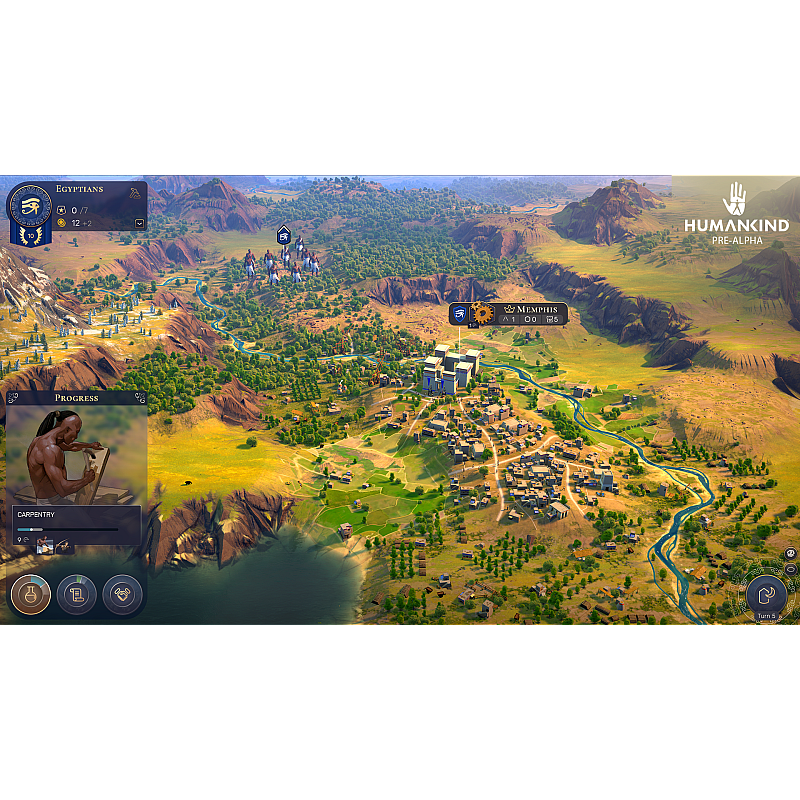The width and height of the screenshot is (800, 800).
Task: Select the Memphis city banner
Action: tap(532, 311)
